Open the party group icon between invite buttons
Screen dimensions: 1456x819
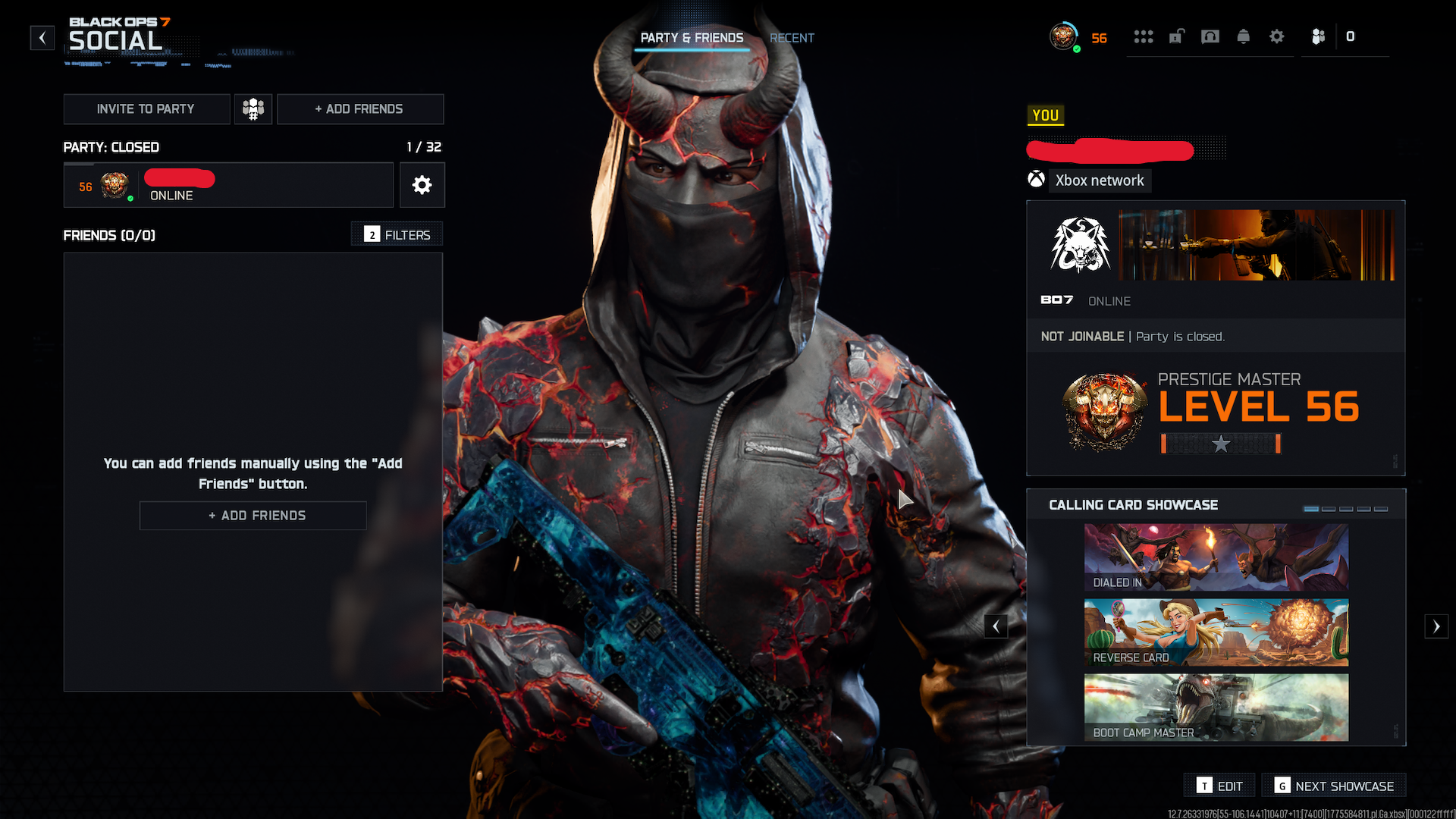point(253,109)
